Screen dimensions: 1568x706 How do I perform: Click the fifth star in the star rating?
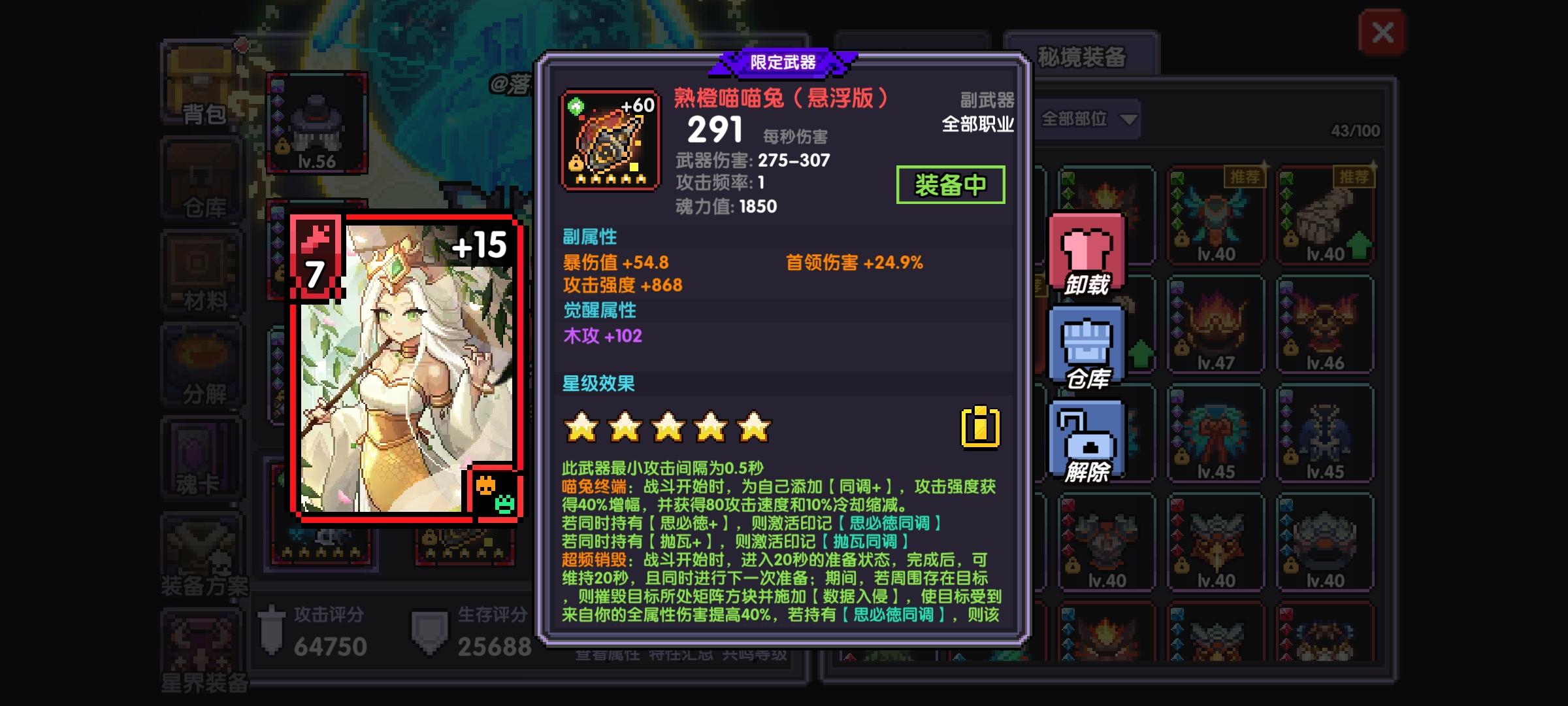pos(756,425)
